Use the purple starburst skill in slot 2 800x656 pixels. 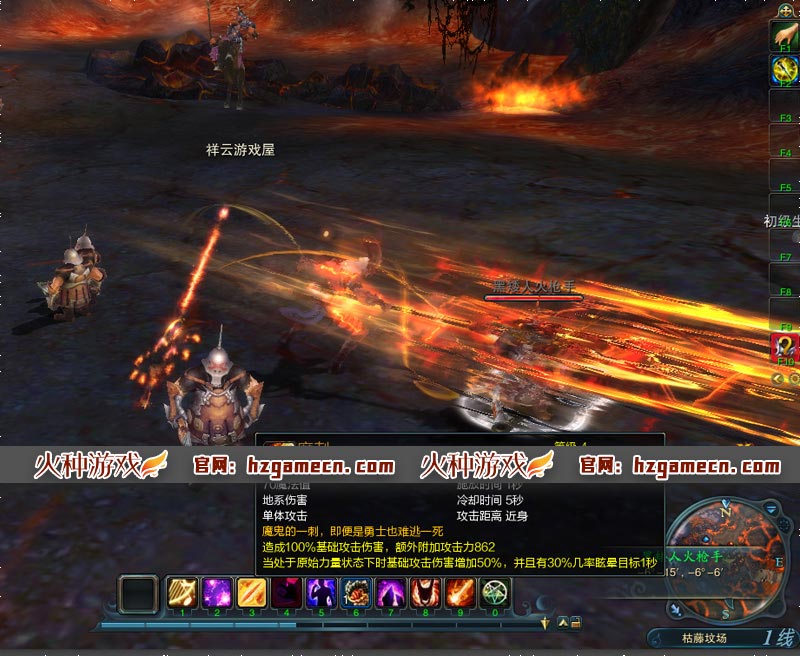pyautogui.click(x=217, y=594)
